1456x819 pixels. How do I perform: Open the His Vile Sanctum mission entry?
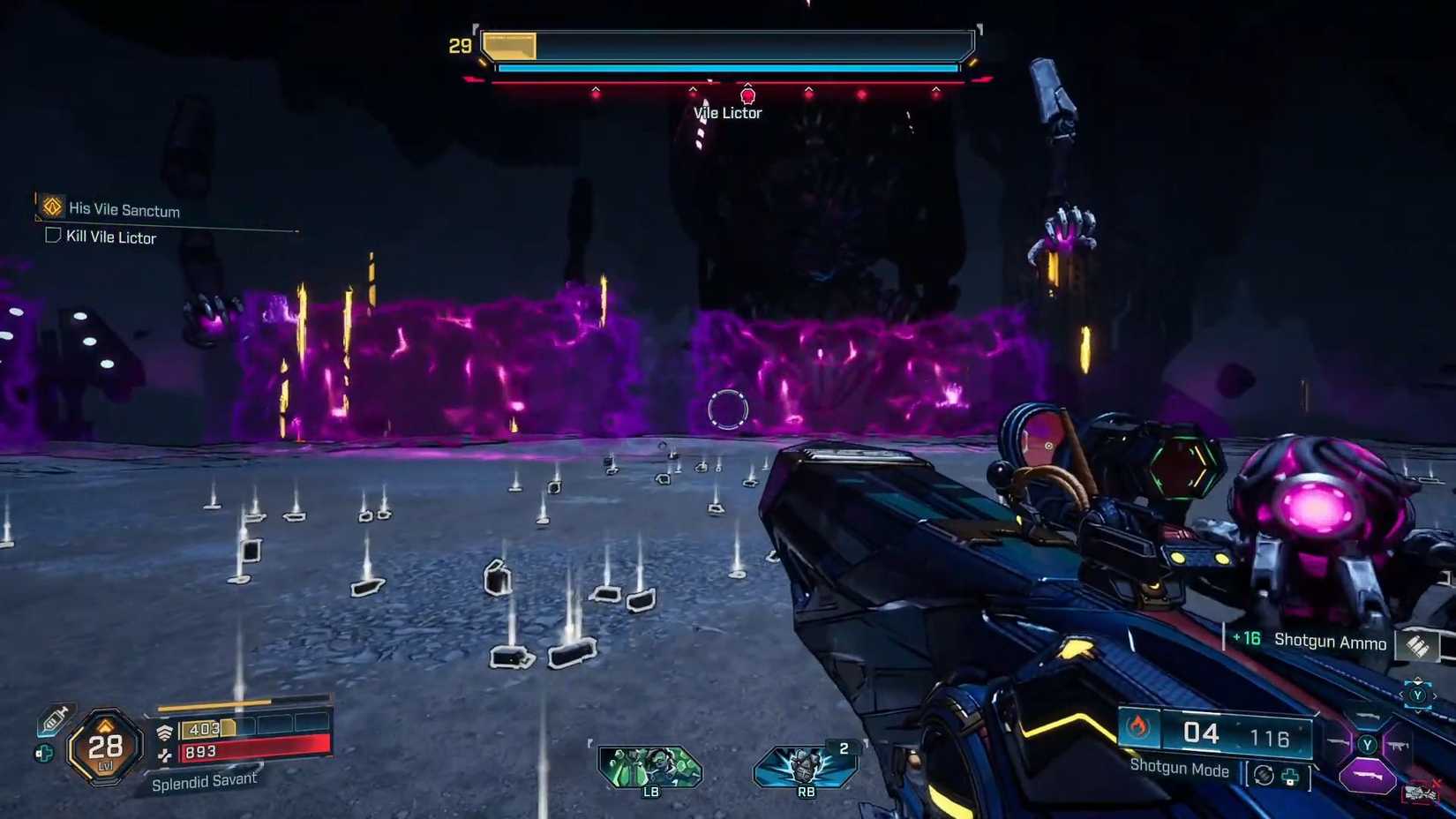[124, 210]
